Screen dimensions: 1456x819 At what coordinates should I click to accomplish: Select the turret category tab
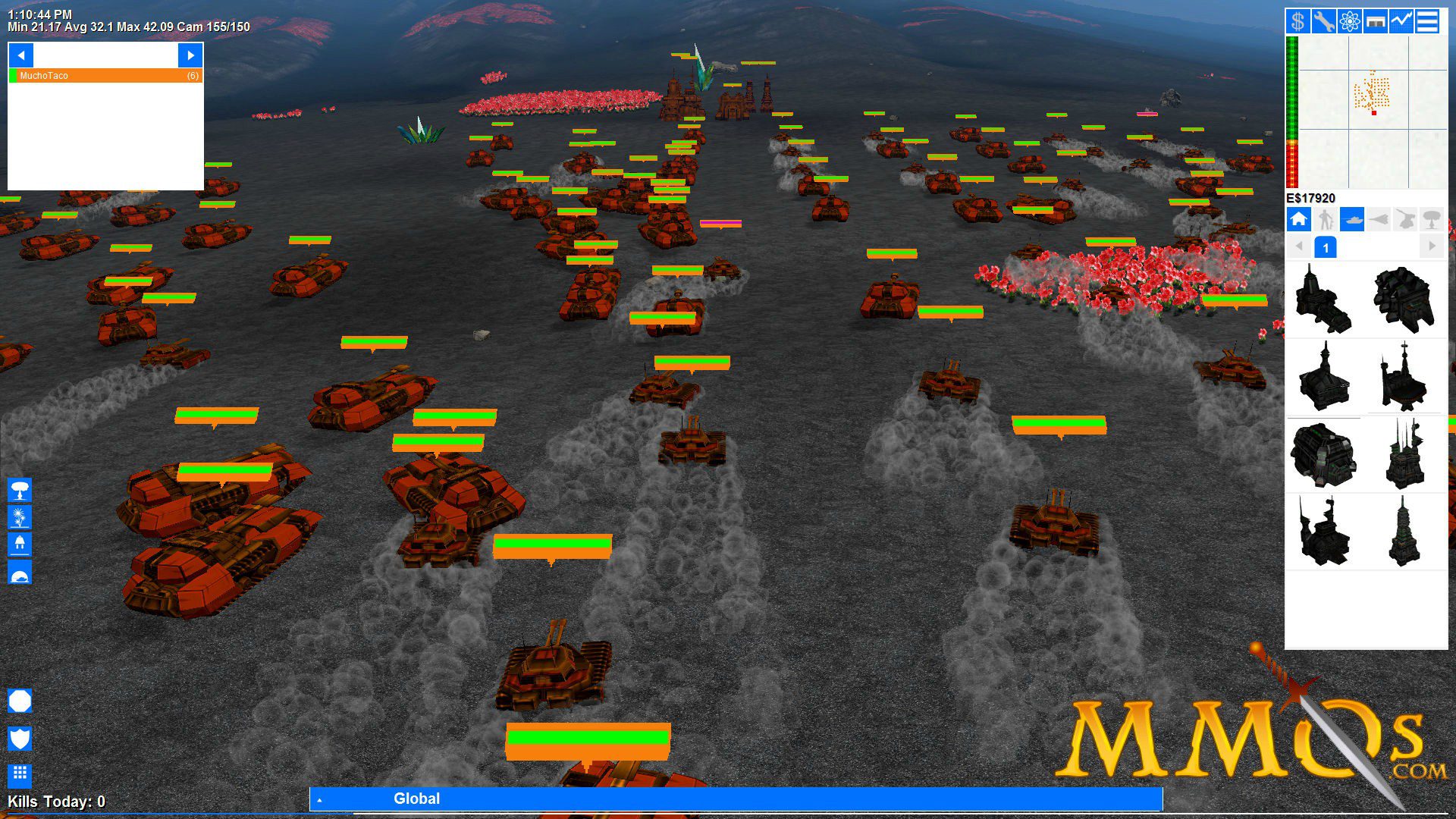point(1404,220)
